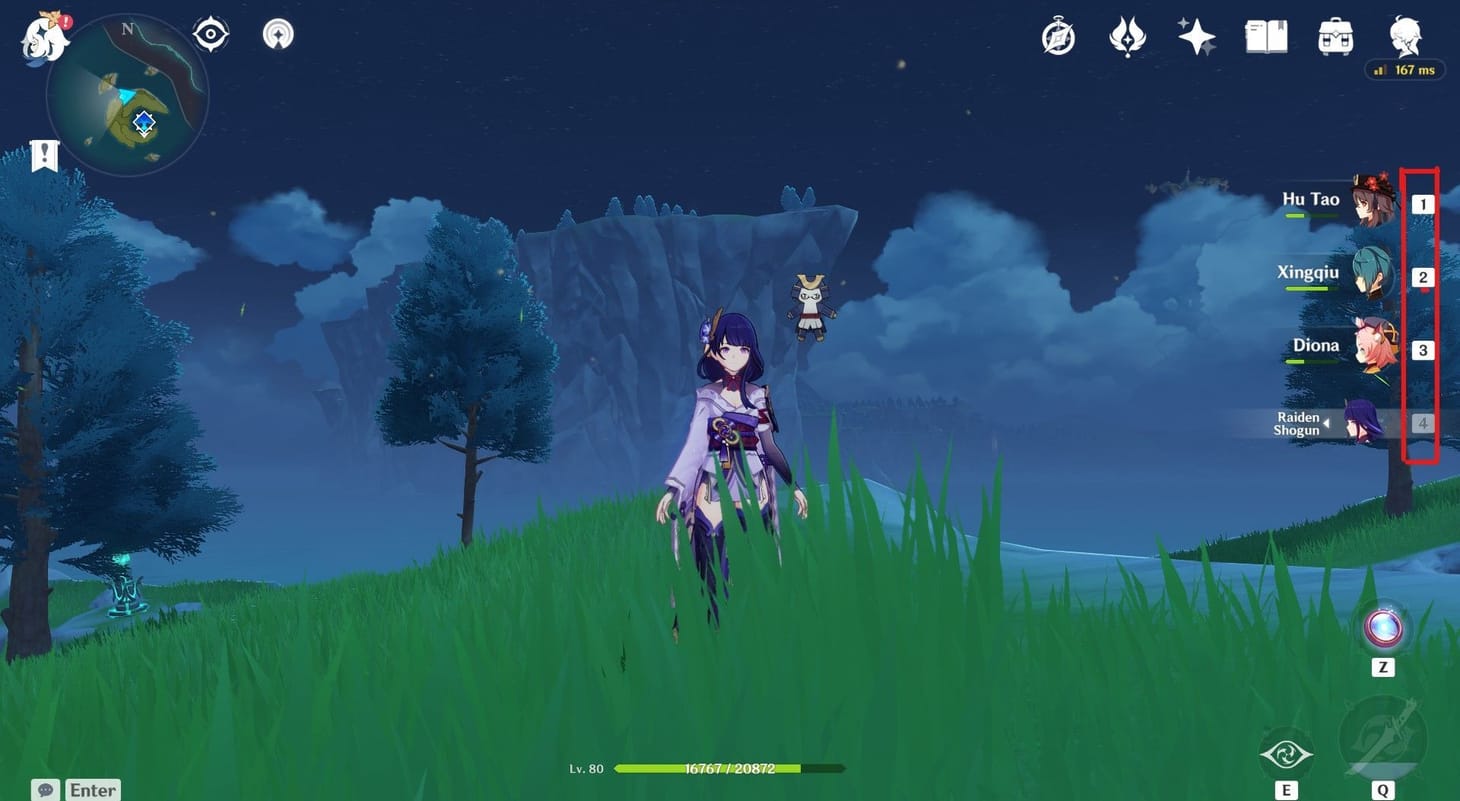Open the Paimon Menu
1460x801 pixels.
point(40,35)
